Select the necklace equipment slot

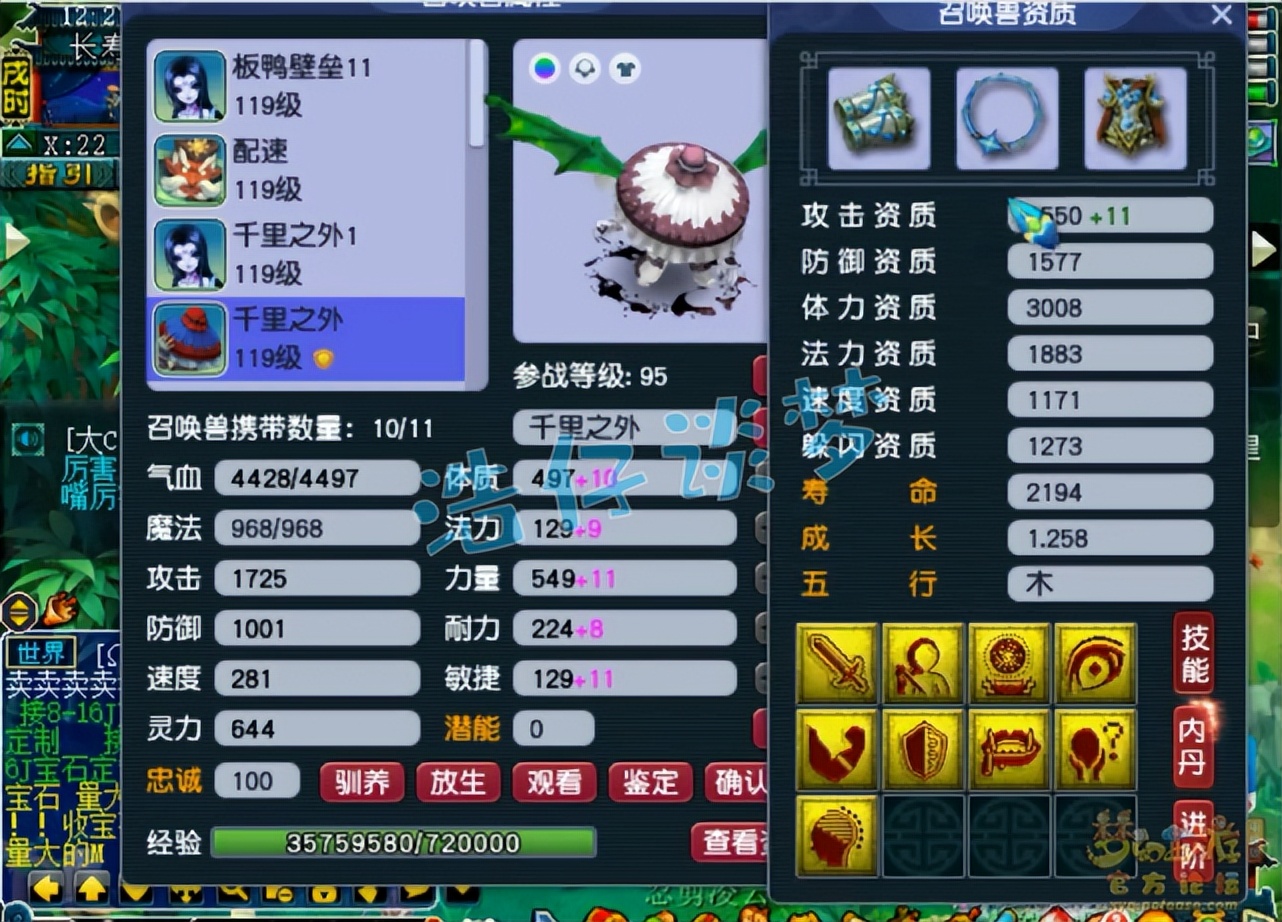1006,116
